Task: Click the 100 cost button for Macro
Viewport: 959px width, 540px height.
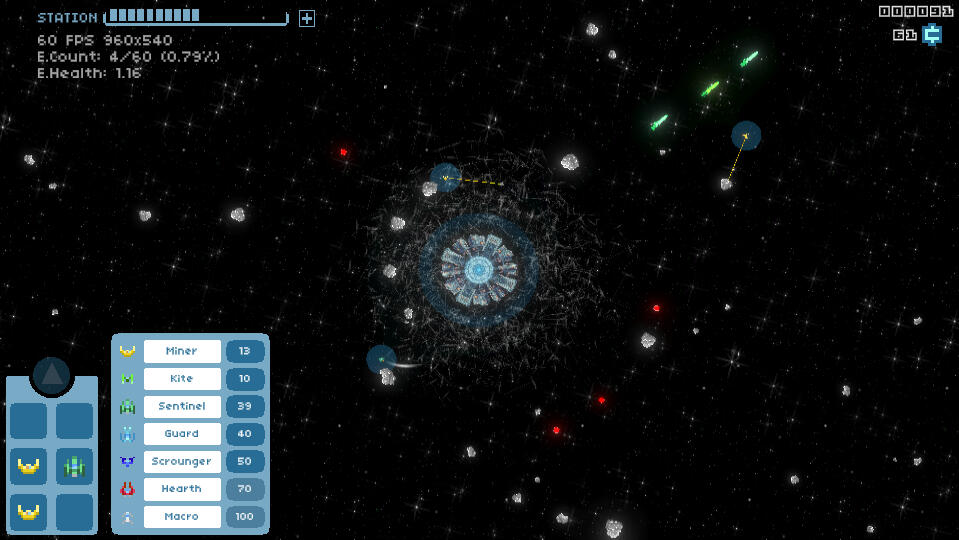Action: [x=245, y=516]
